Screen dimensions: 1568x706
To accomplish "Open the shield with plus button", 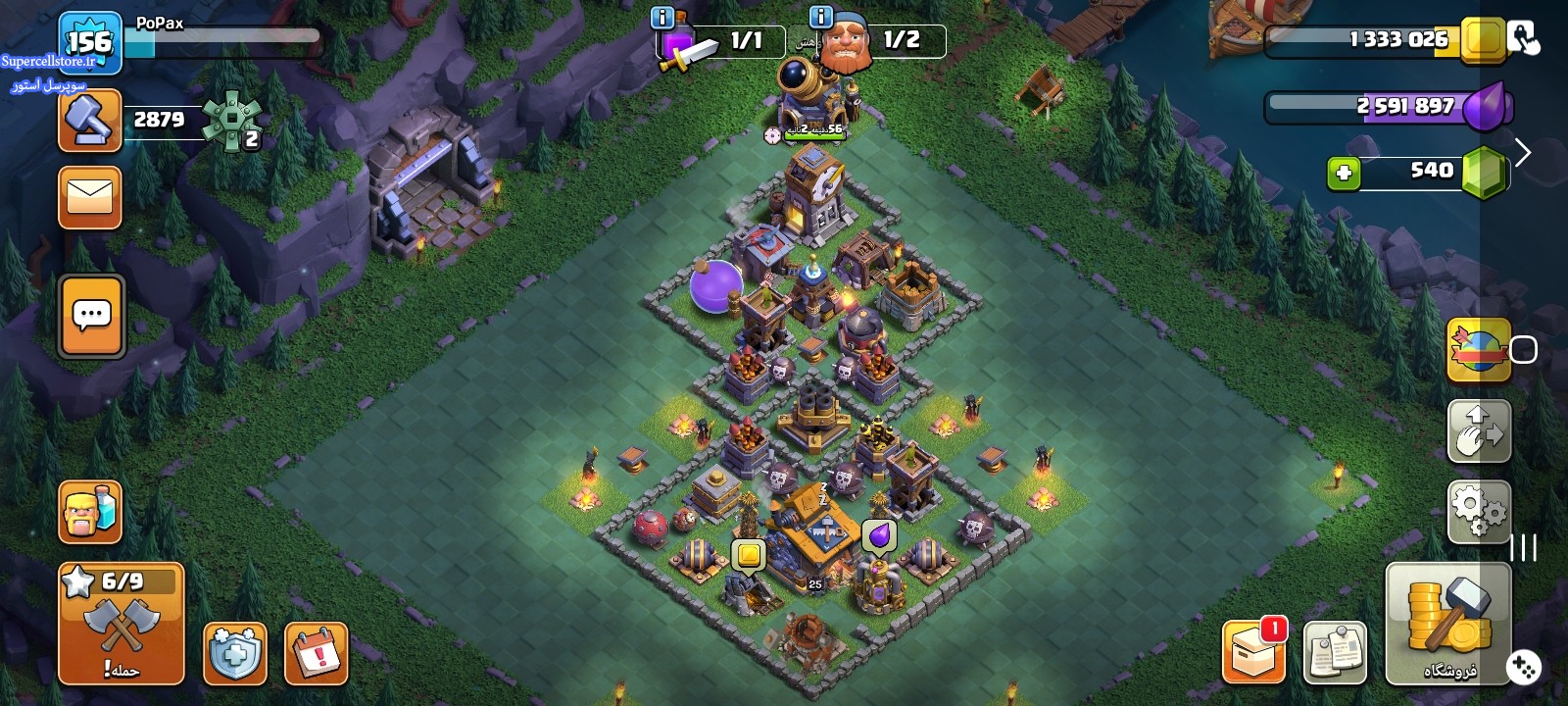I will 235,653.
